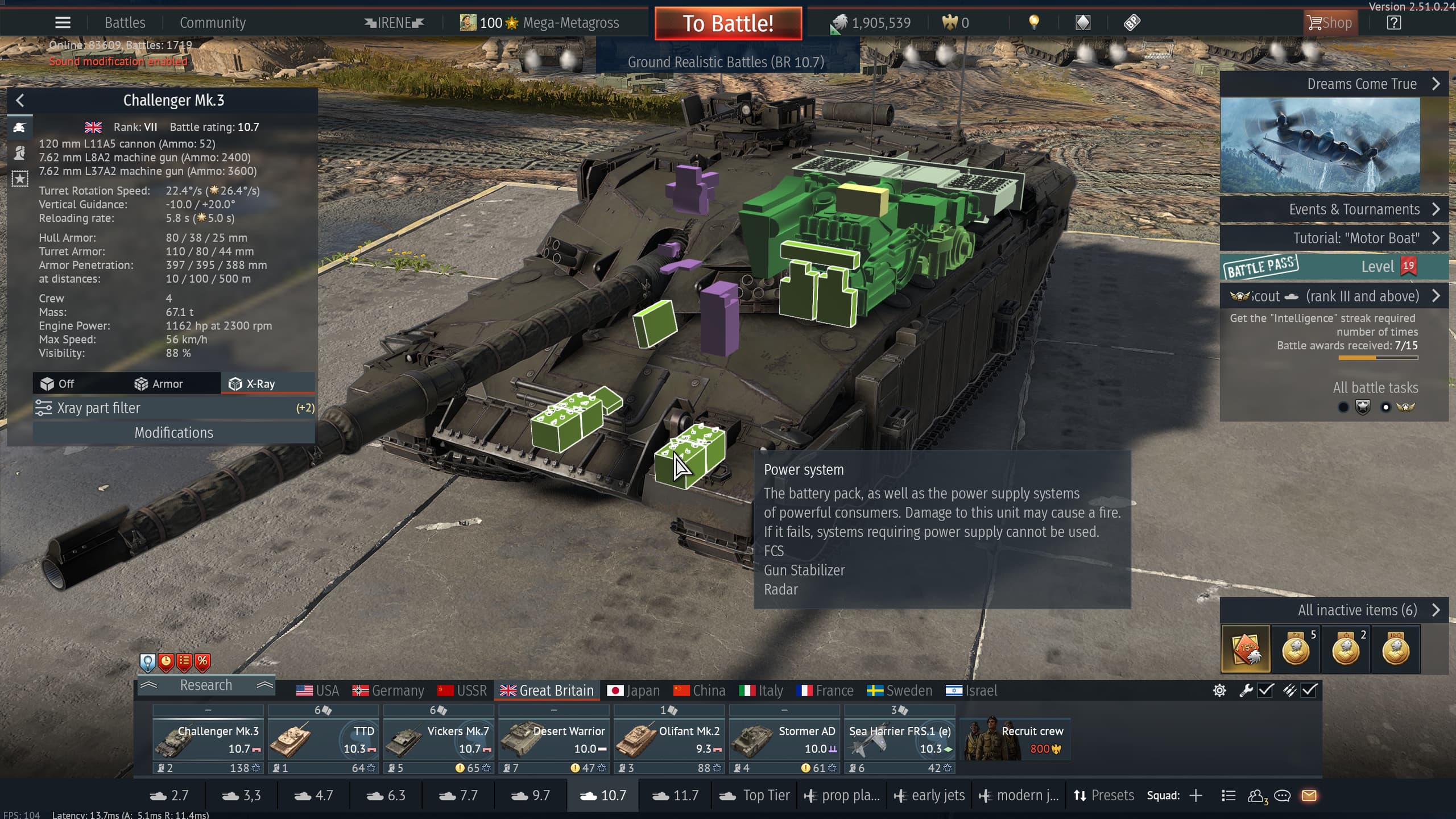
Task: Open the Presets menu
Action: click(x=1103, y=796)
